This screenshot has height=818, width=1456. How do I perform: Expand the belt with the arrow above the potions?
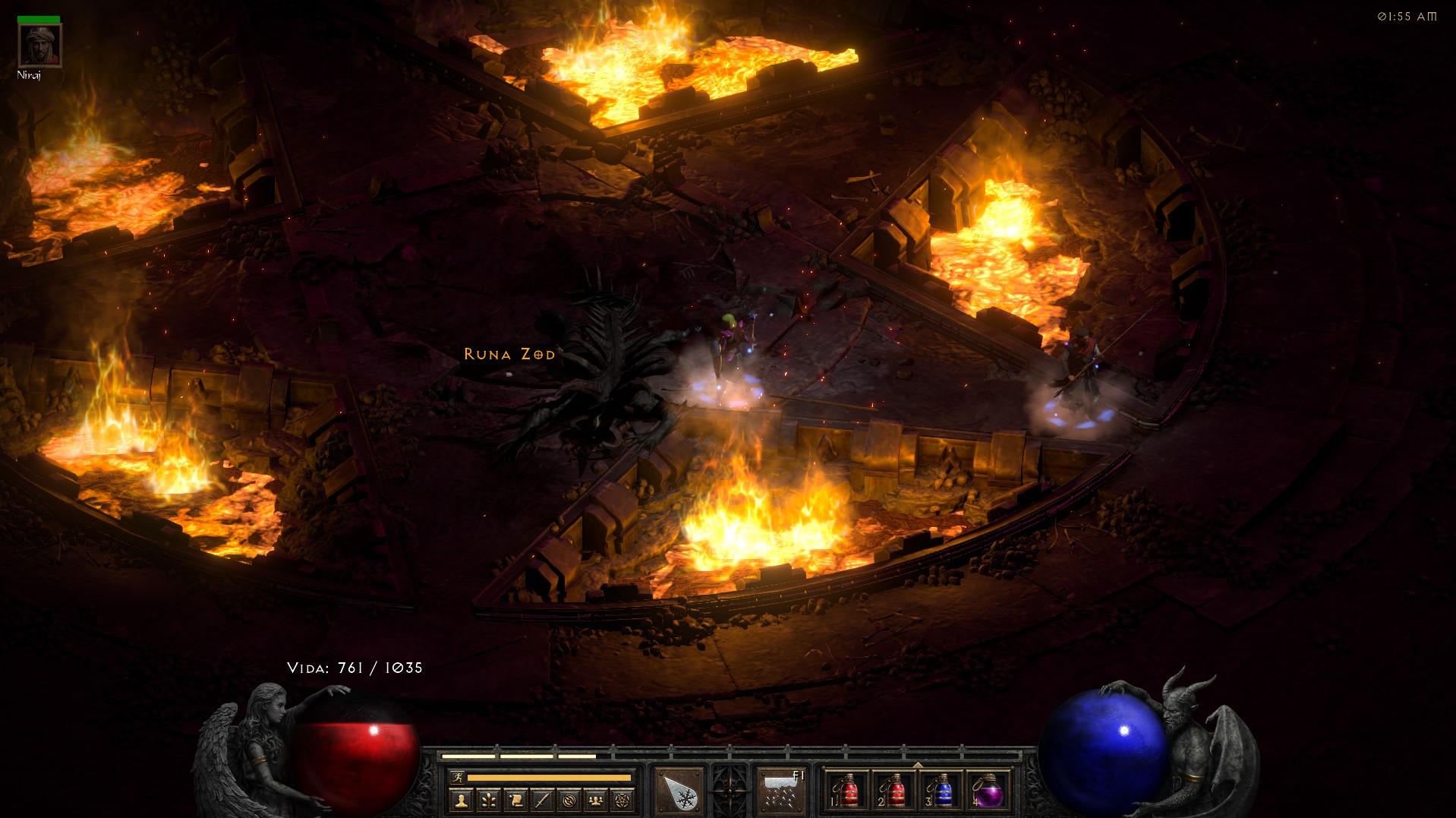point(918,764)
